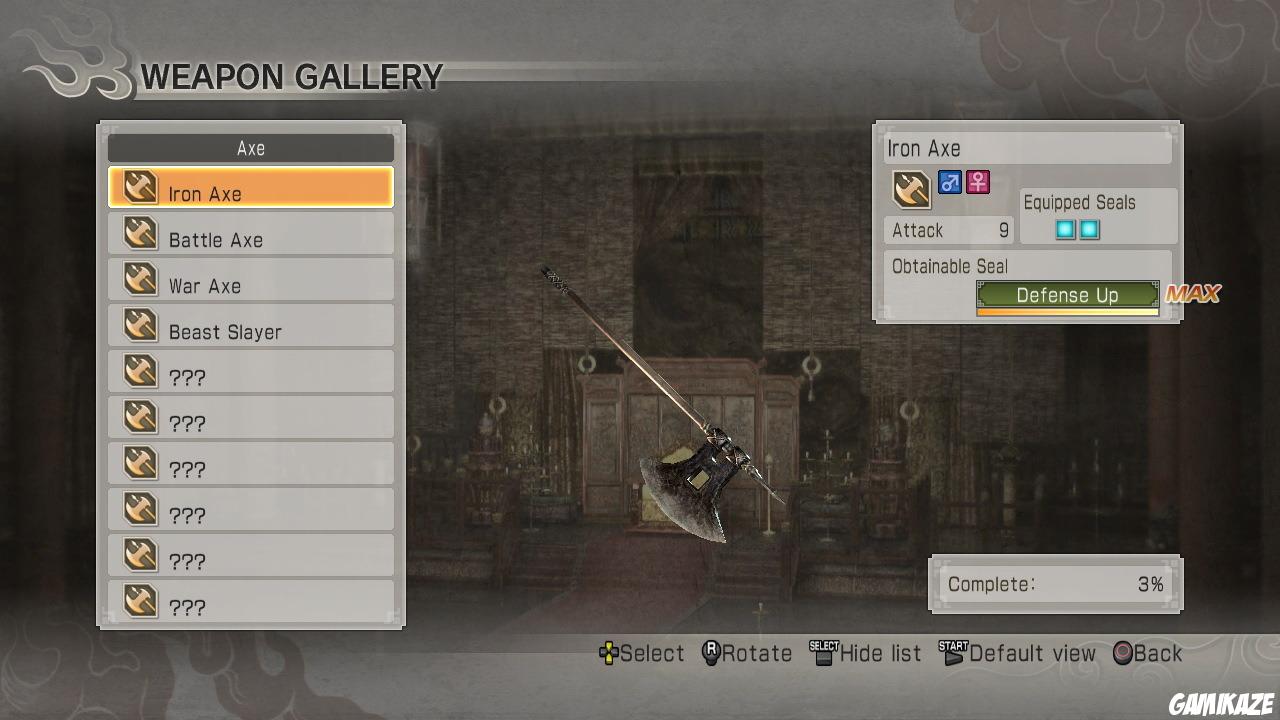Open the Axe category header dropdown
Image resolution: width=1280 pixels, height=720 pixels.
coord(249,148)
